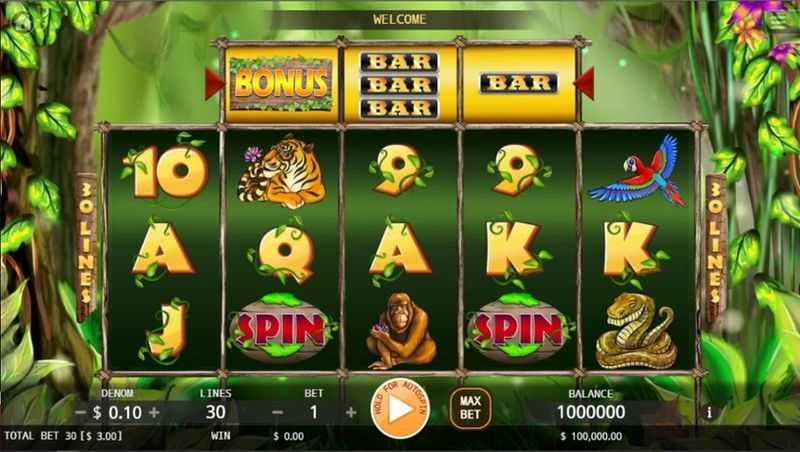800x452 pixels.
Task: Open the hamburger menu in the top corner
Action: click(780, 19)
